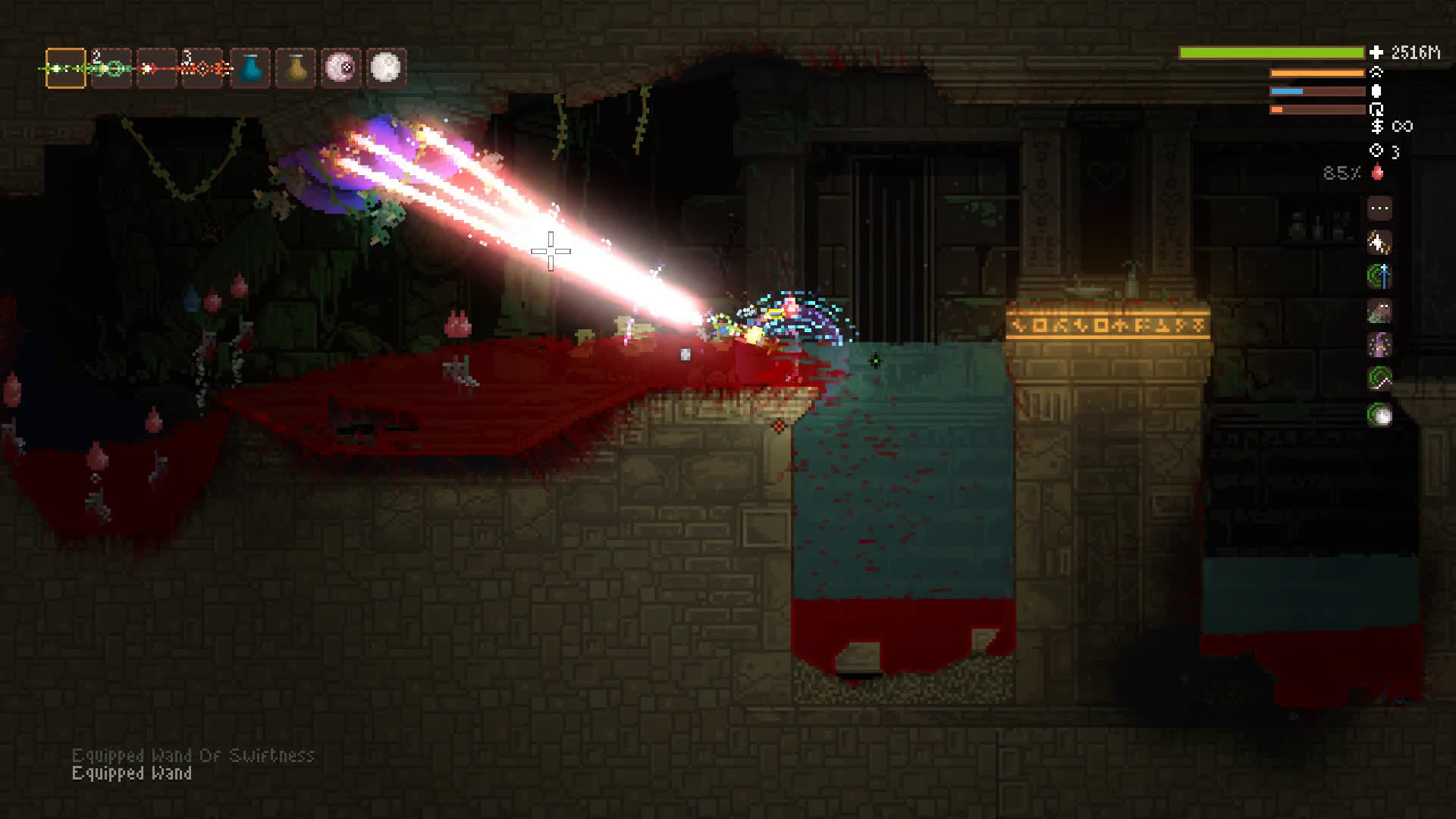Viewport: 1456px width, 819px height.
Task: Click the green radar moon perk icon
Action: point(1379,415)
